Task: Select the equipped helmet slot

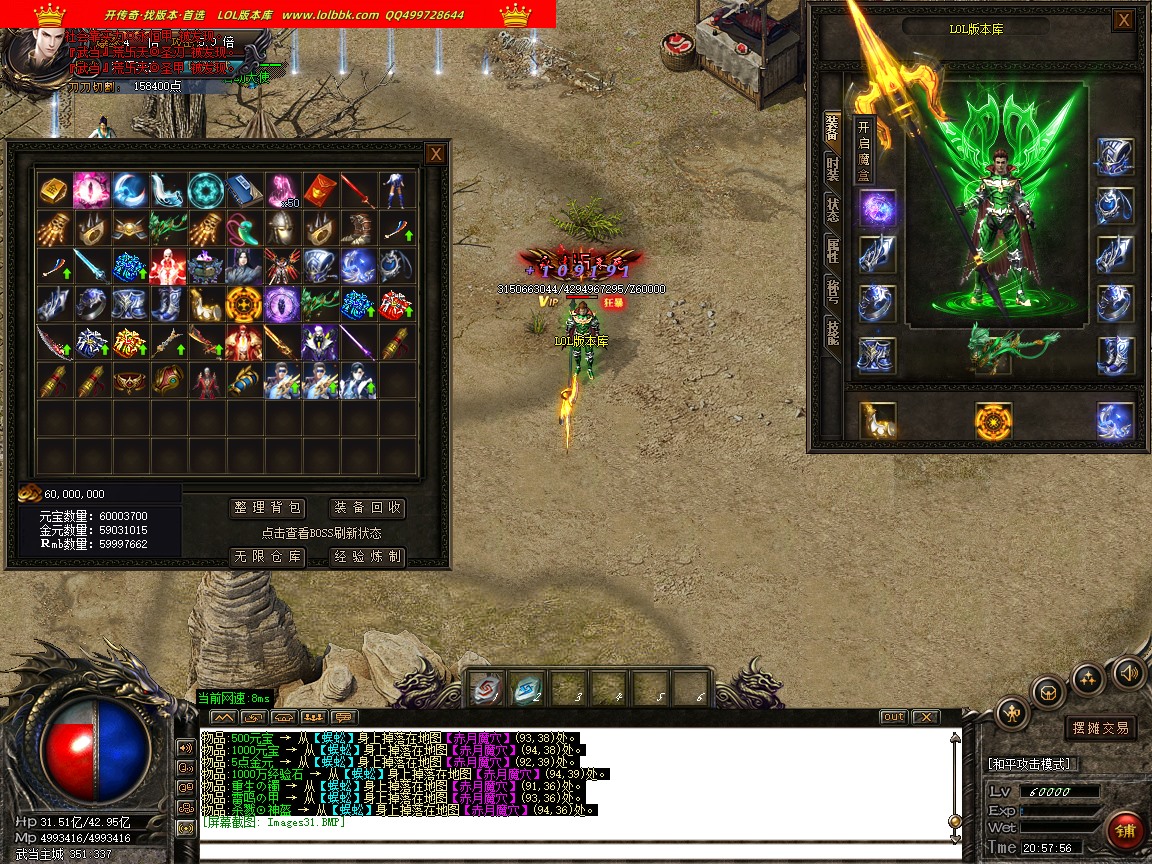Action: 1115,156
